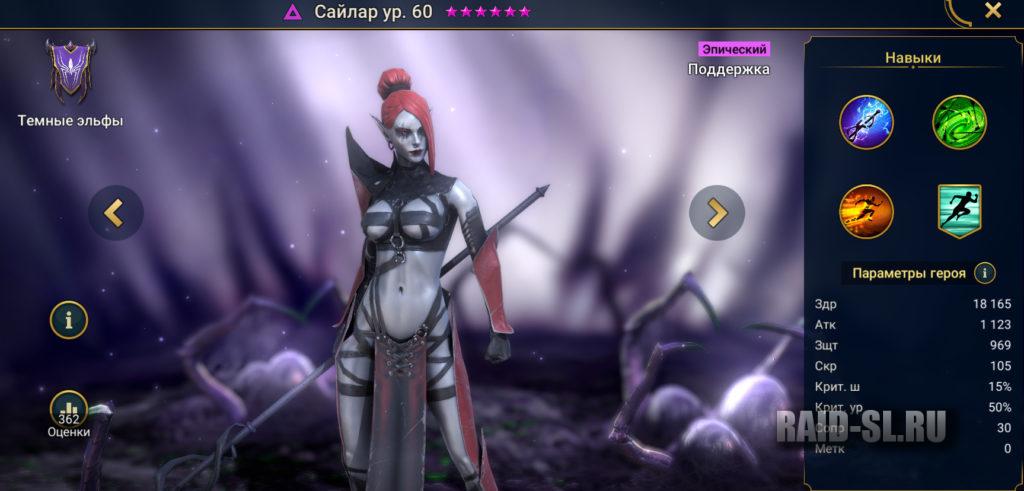Select the orange running figure skill
The image size is (1024, 491).
(x=867, y=211)
